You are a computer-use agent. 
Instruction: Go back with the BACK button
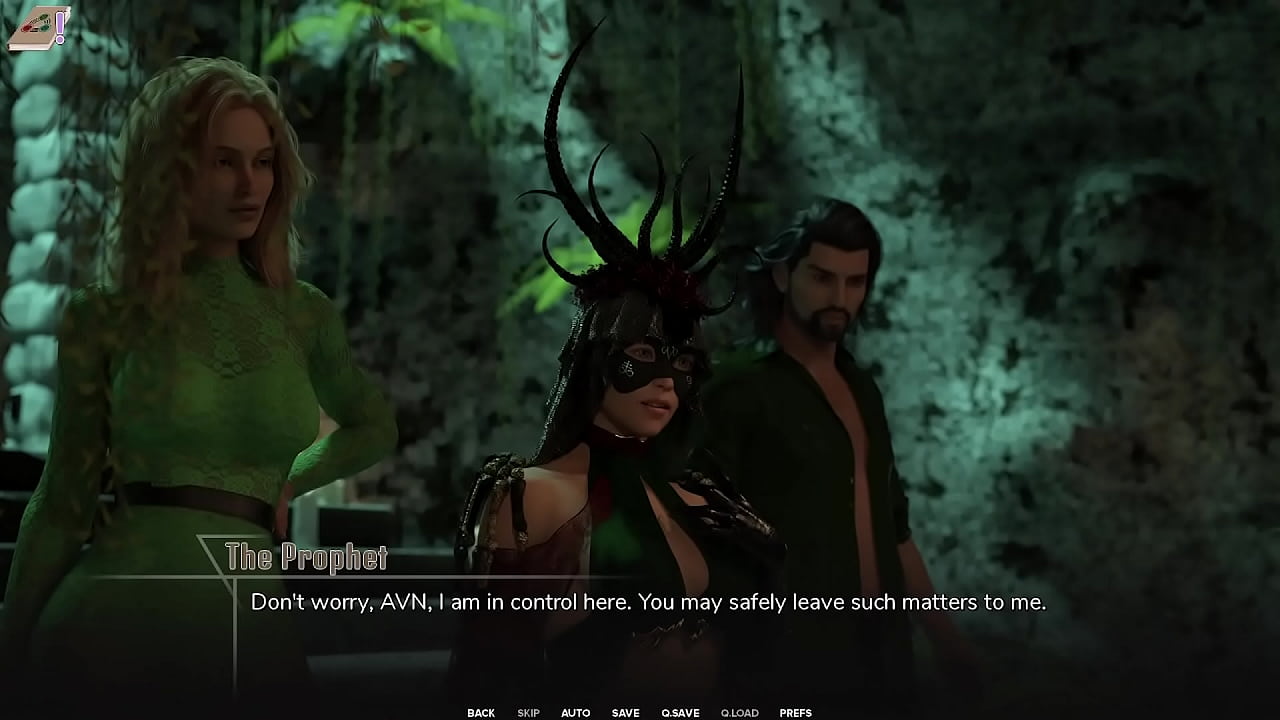click(x=481, y=713)
